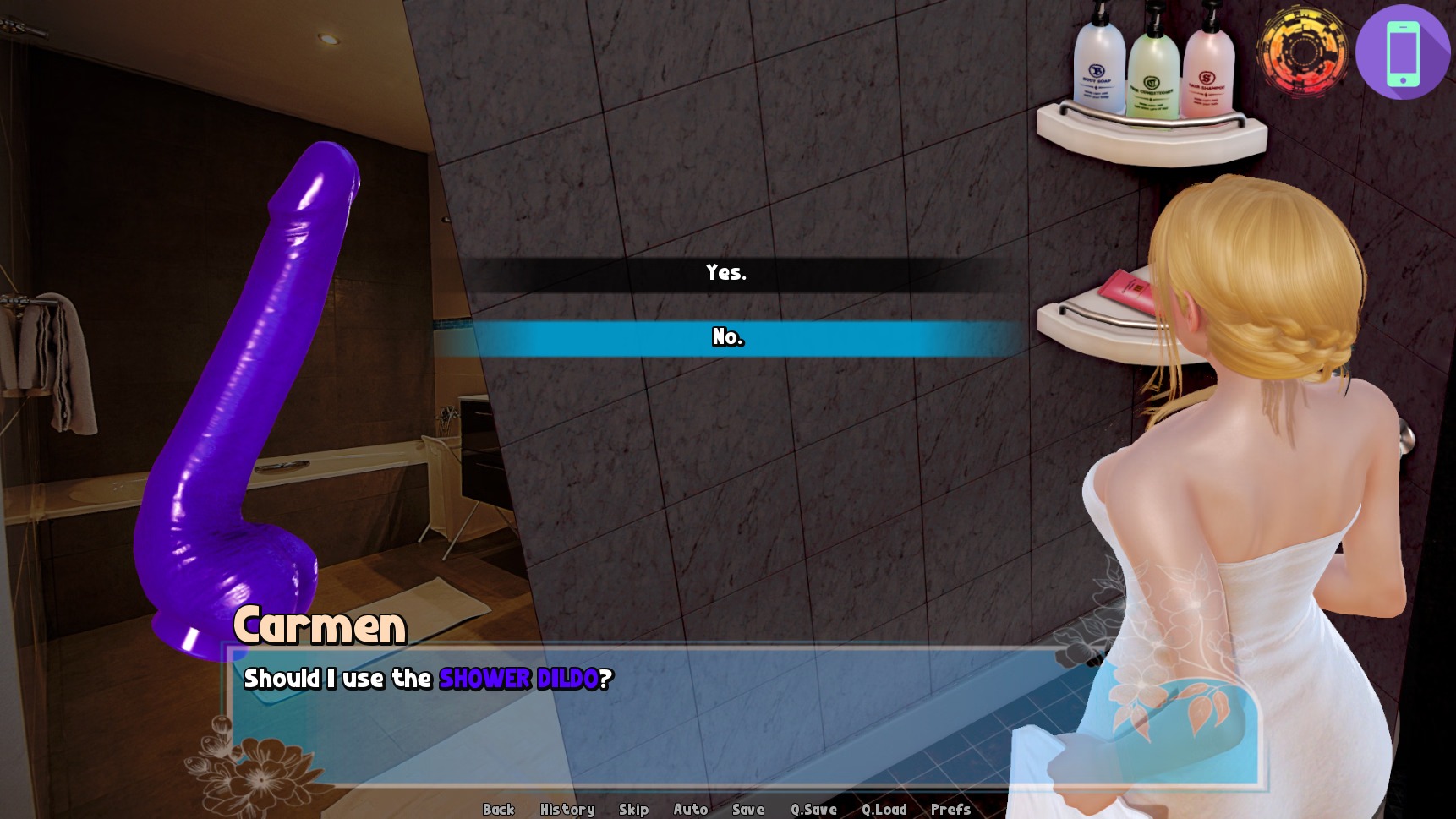This screenshot has height=819, width=1456.
Task: Go Back in the dialogue
Action: point(498,809)
